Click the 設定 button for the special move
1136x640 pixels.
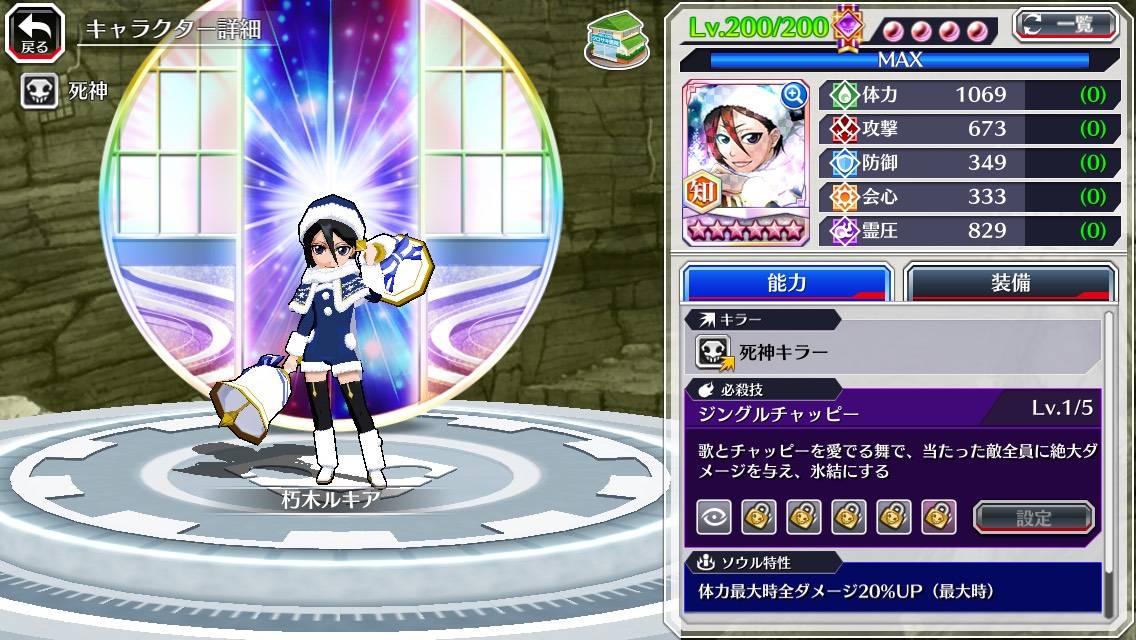click(1033, 517)
